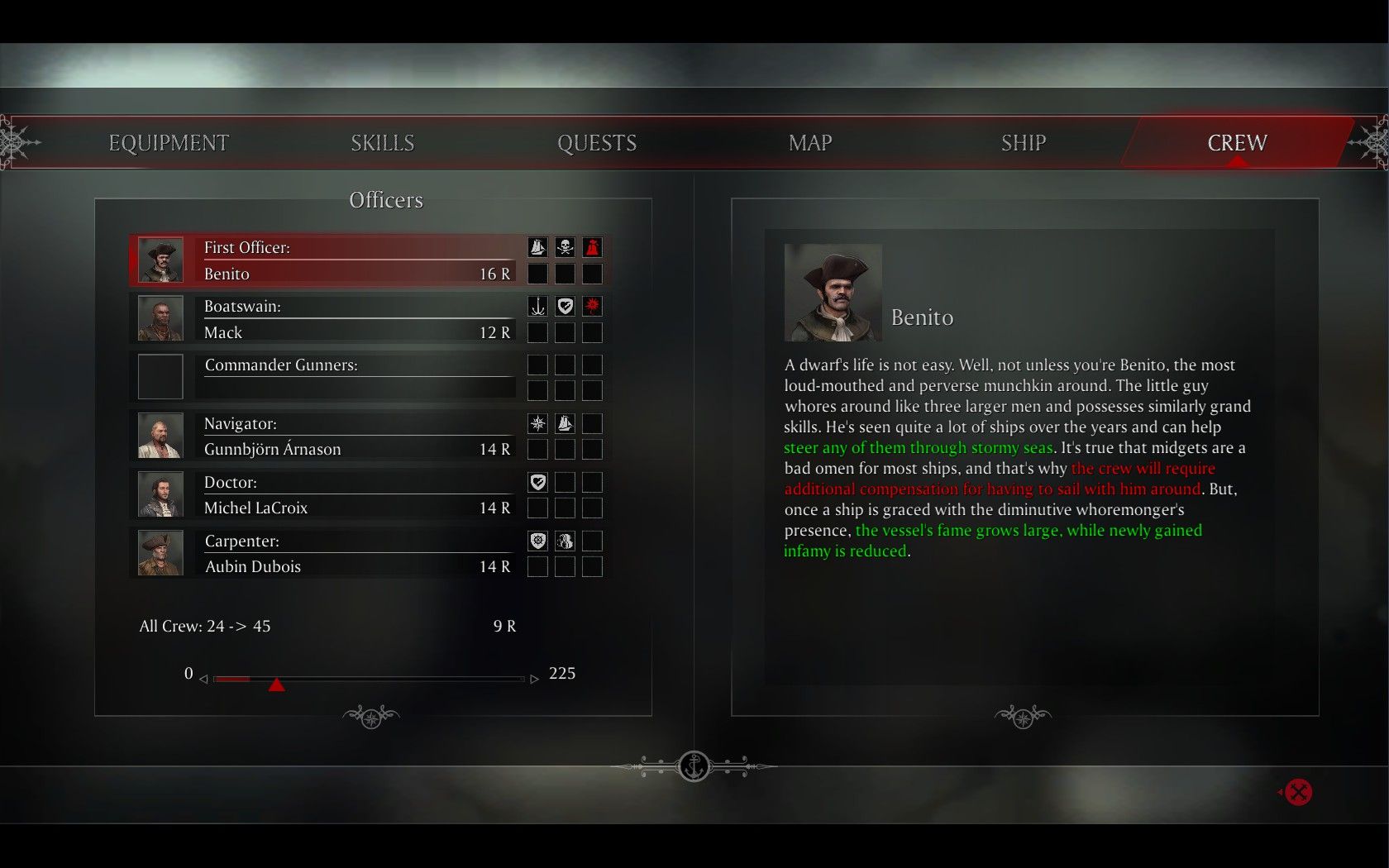Select the Ship tab

[x=1024, y=143]
